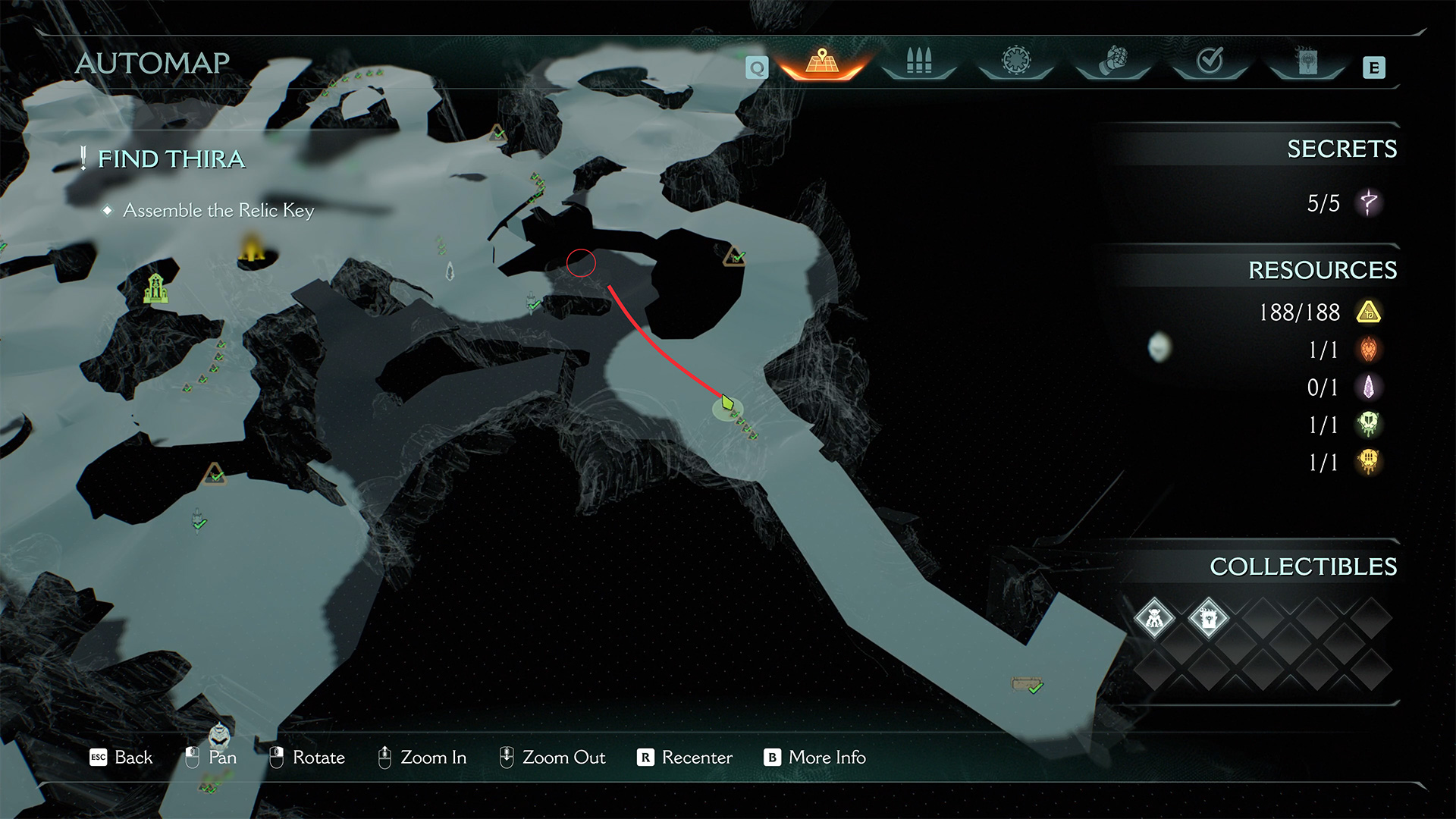Select the demon toy collectible
Image resolution: width=1456 pixels, height=819 pixels.
coord(1154,618)
